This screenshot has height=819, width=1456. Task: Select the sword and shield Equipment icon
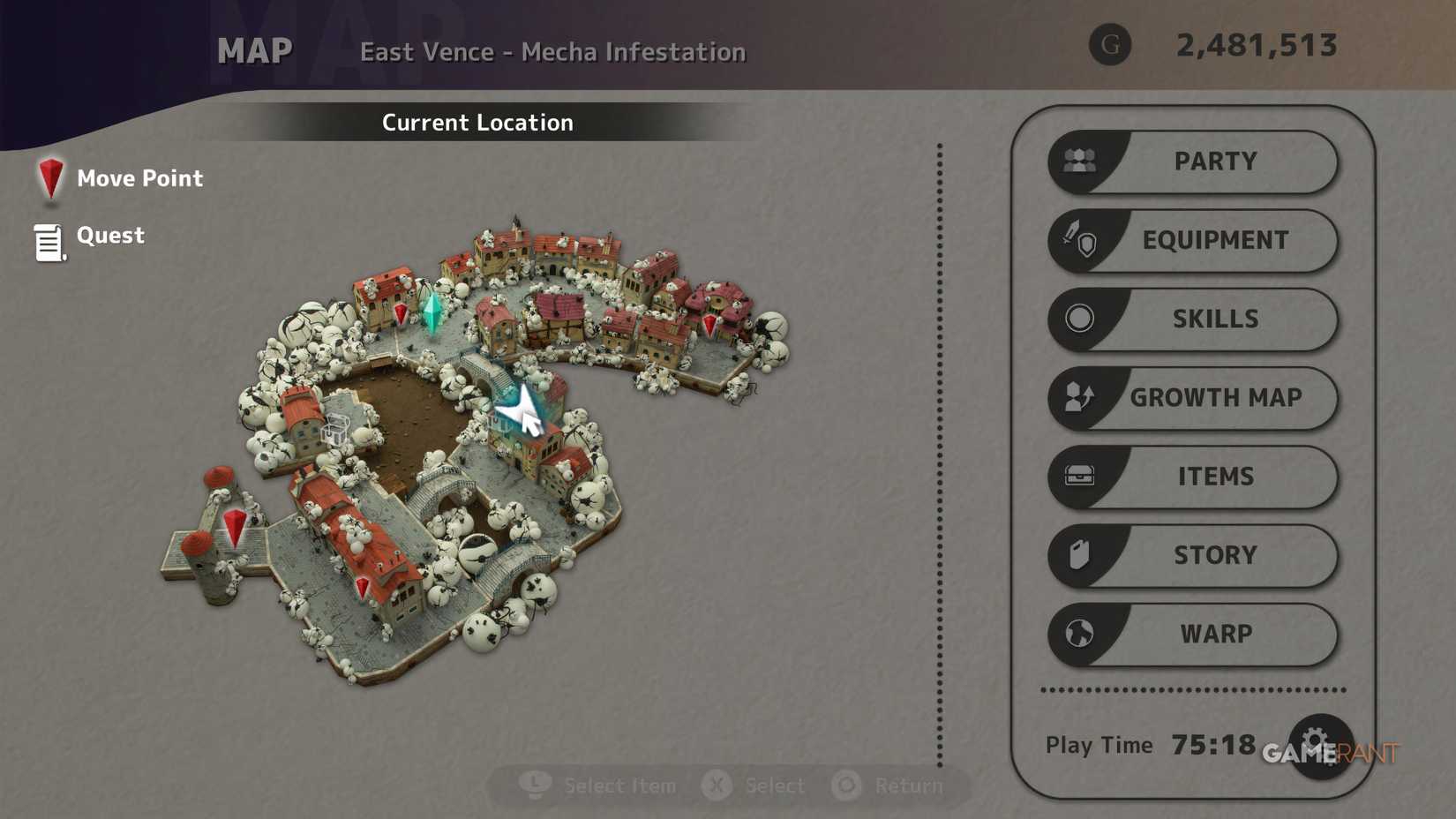coord(1078,240)
